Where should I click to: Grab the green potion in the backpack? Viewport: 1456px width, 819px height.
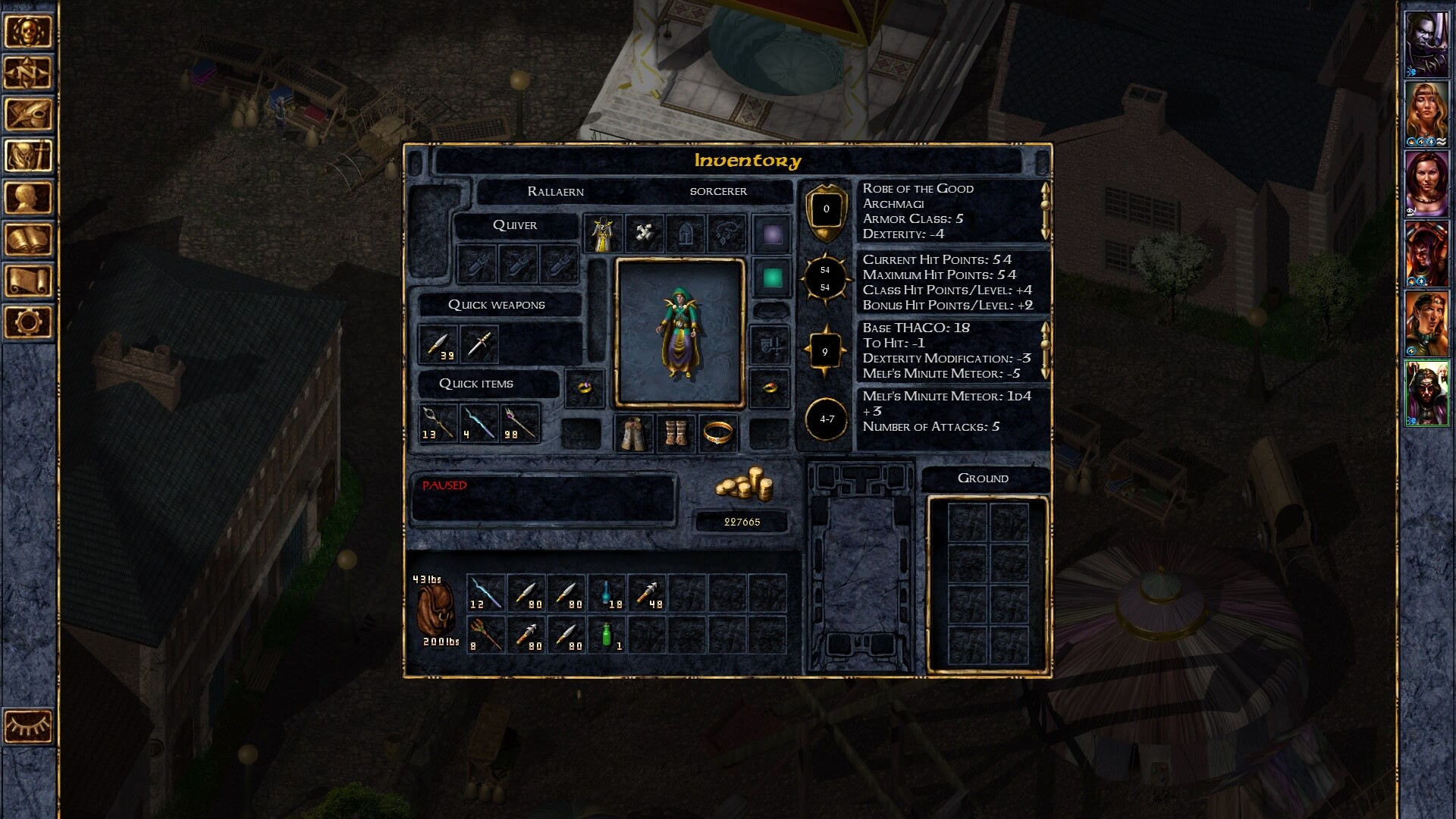click(607, 635)
